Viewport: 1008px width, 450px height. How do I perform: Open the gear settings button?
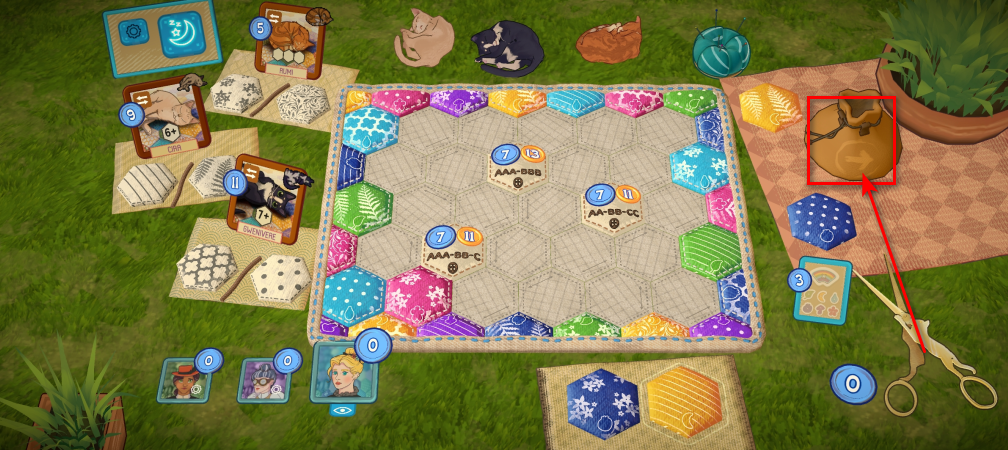(x=132, y=32)
